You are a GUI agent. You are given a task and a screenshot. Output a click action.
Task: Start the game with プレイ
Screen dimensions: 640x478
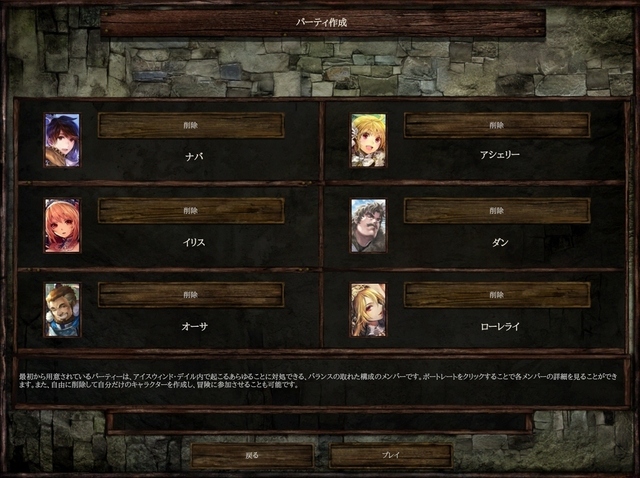tap(391, 456)
